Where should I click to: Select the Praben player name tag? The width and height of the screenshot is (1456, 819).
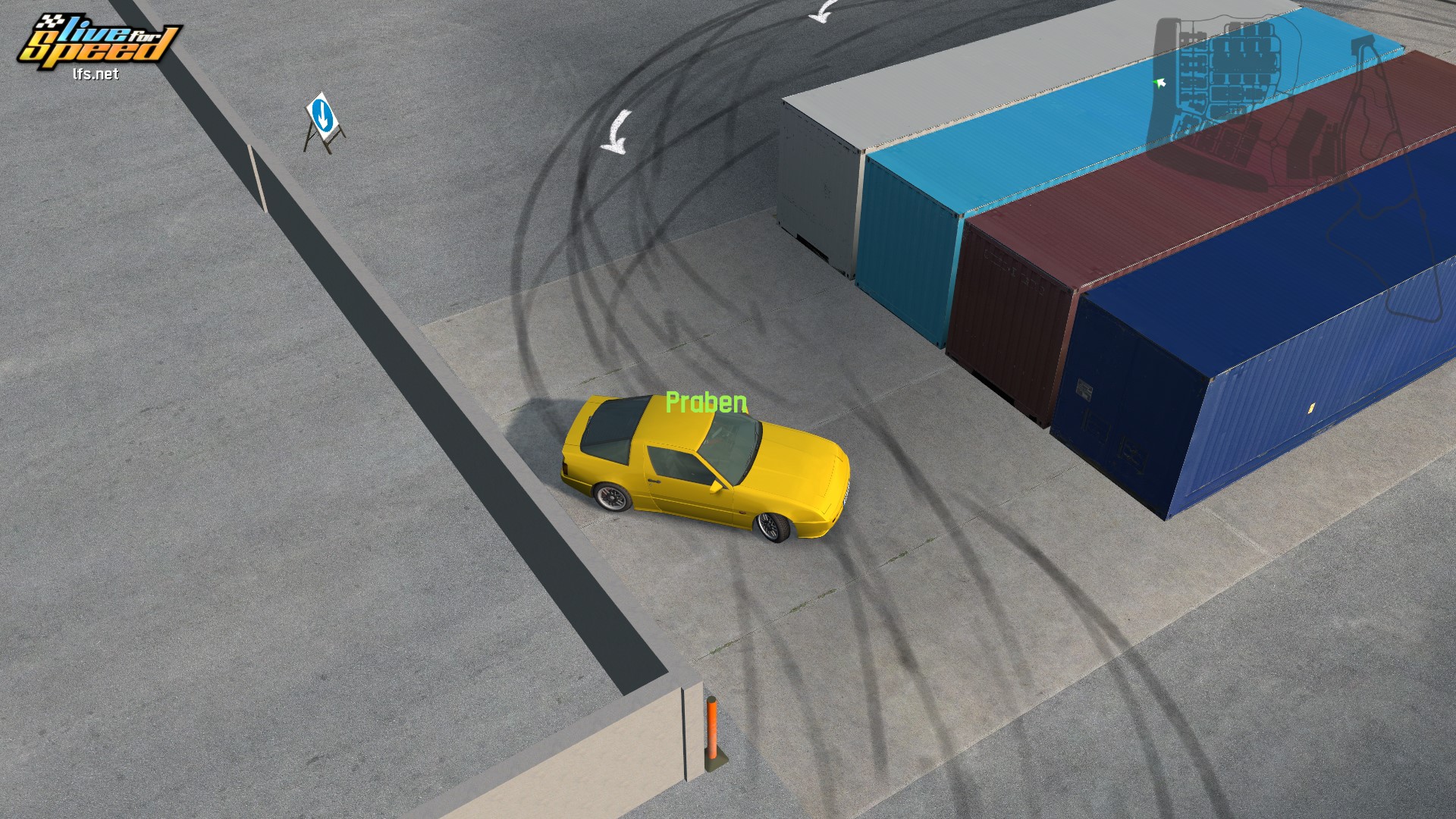706,403
